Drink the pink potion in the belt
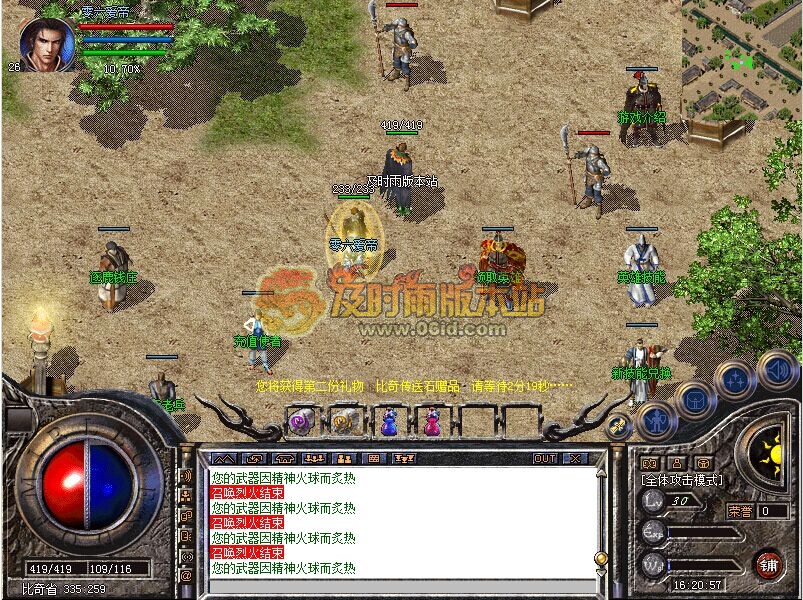Image resolution: width=803 pixels, height=600 pixels. [432, 422]
